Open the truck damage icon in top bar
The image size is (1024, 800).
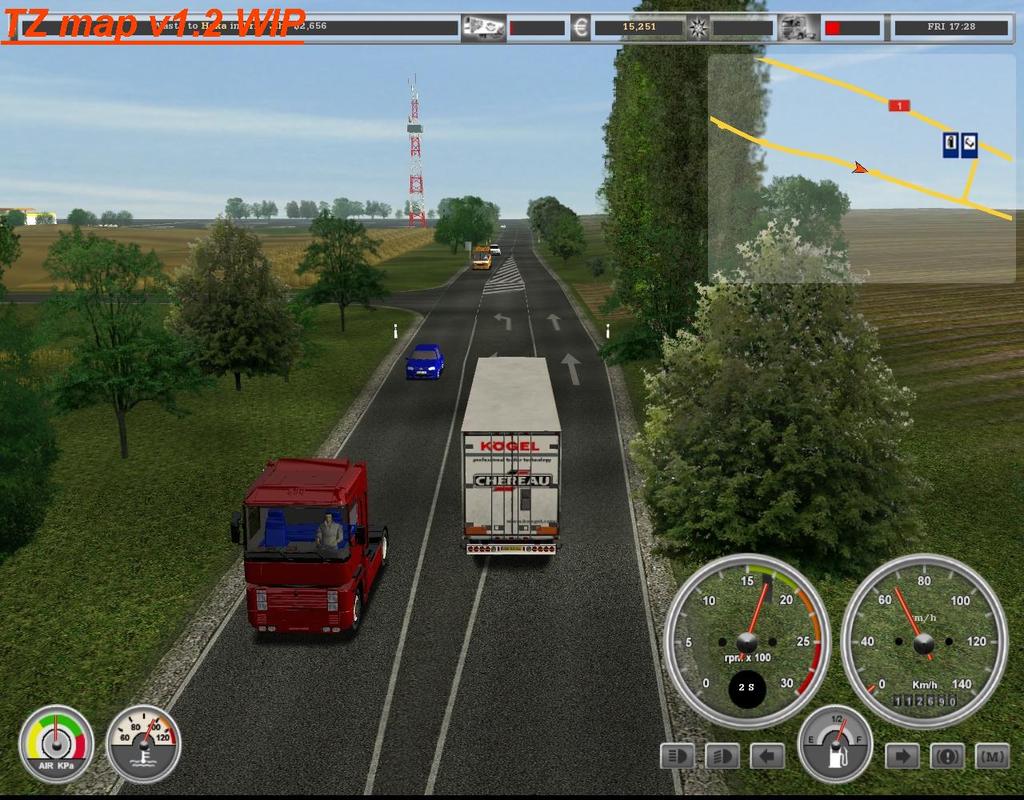[x=798, y=27]
